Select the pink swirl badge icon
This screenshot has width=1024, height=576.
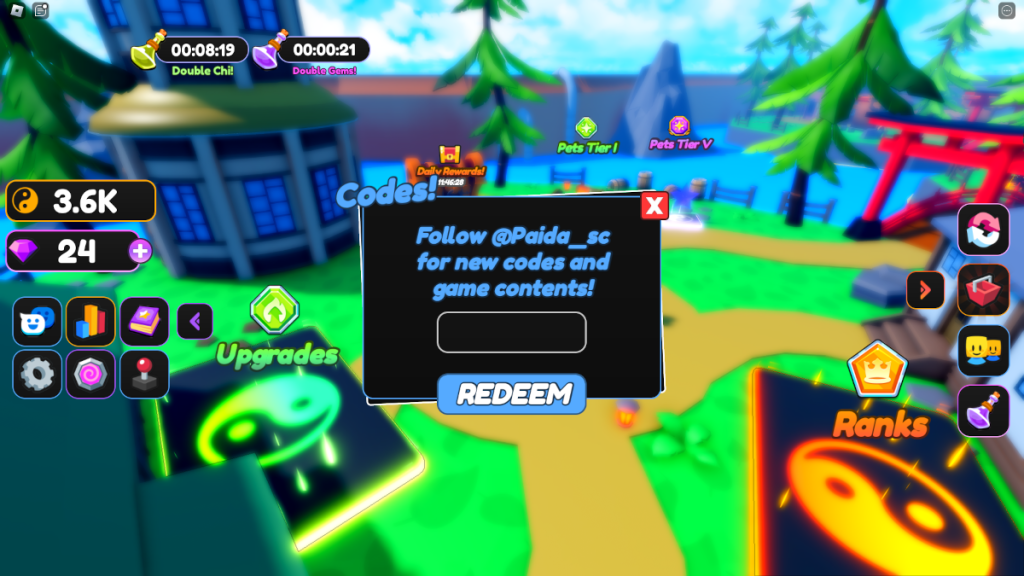91,375
